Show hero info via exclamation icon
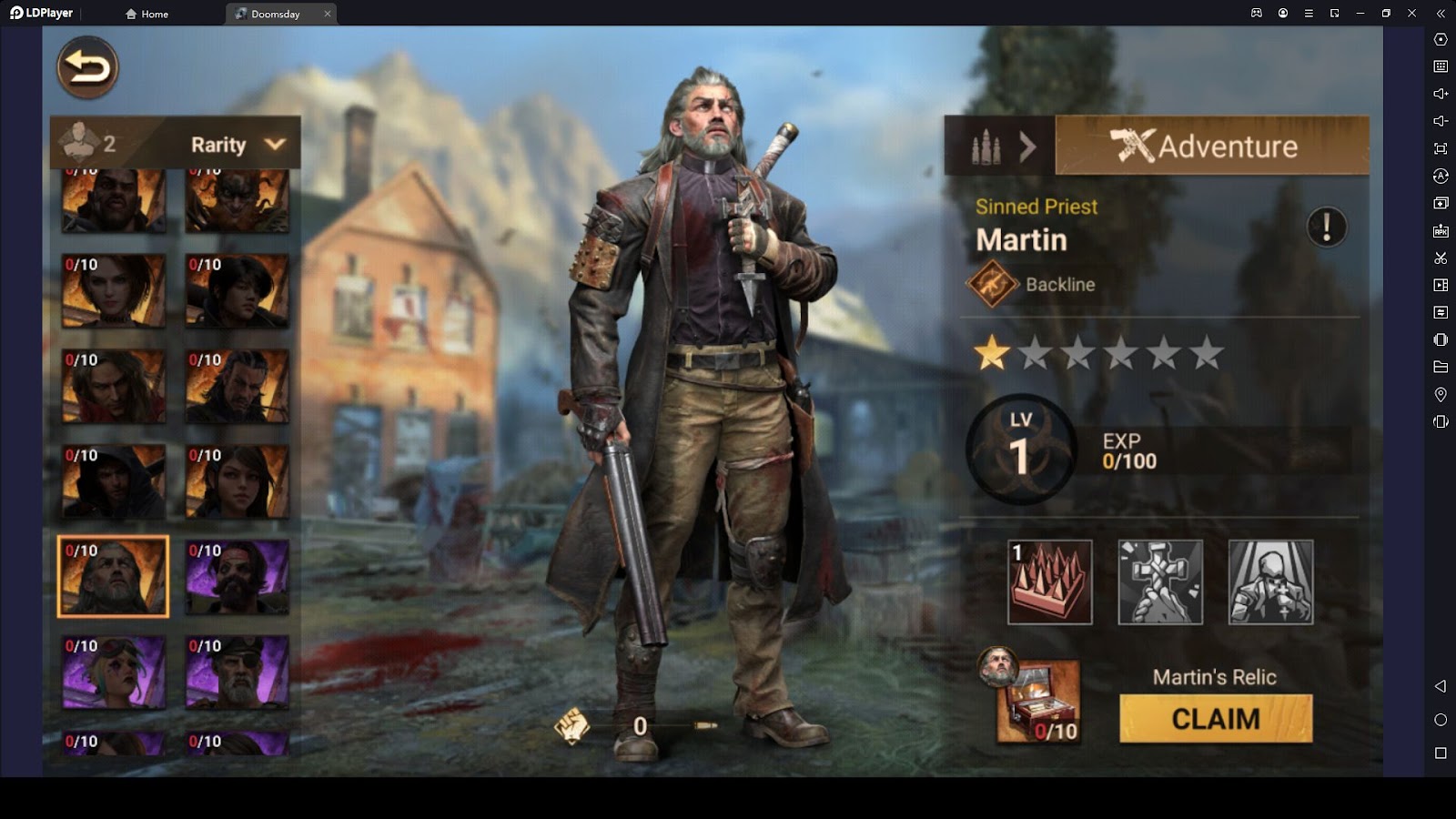Image resolution: width=1456 pixels, height=819 pixels. coord(1326,227)
